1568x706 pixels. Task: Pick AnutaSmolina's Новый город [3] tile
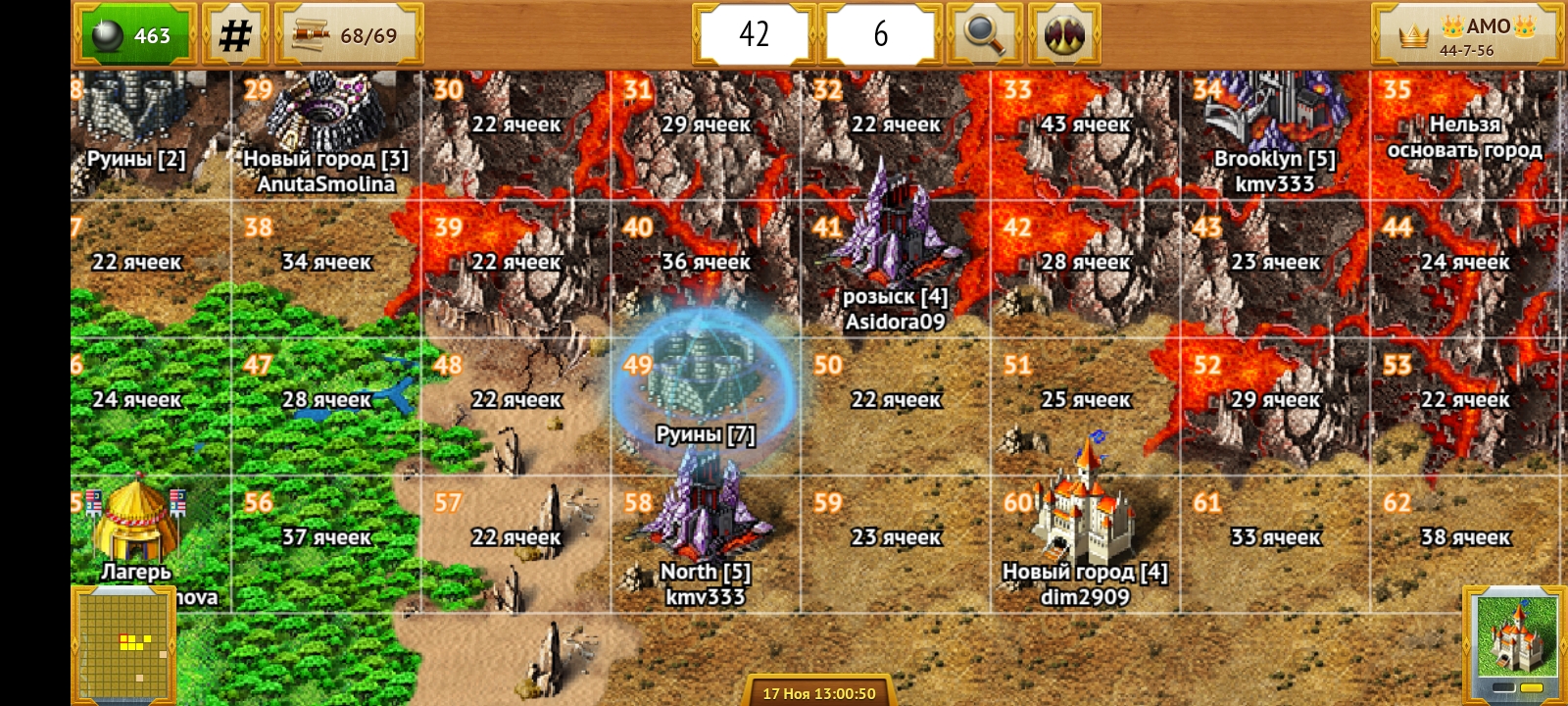pos(325,132)
